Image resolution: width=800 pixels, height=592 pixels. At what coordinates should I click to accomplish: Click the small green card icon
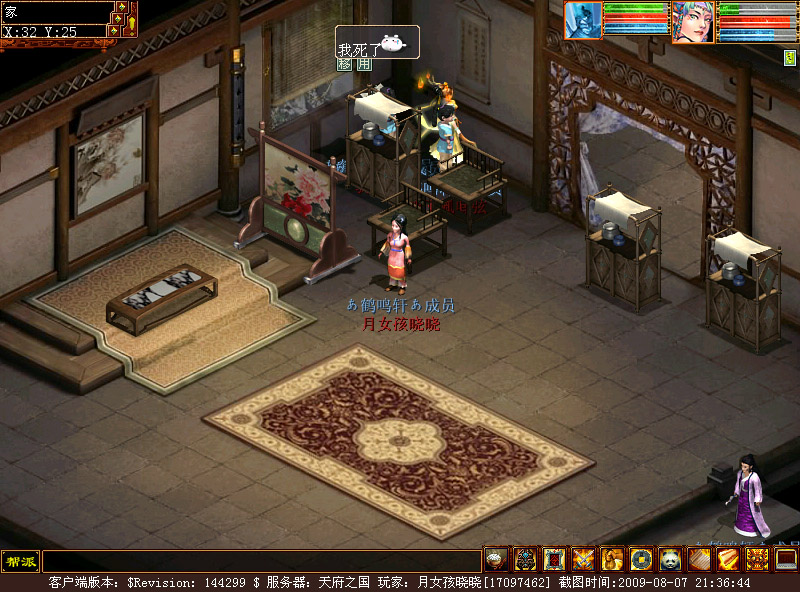tap(789, 58)
